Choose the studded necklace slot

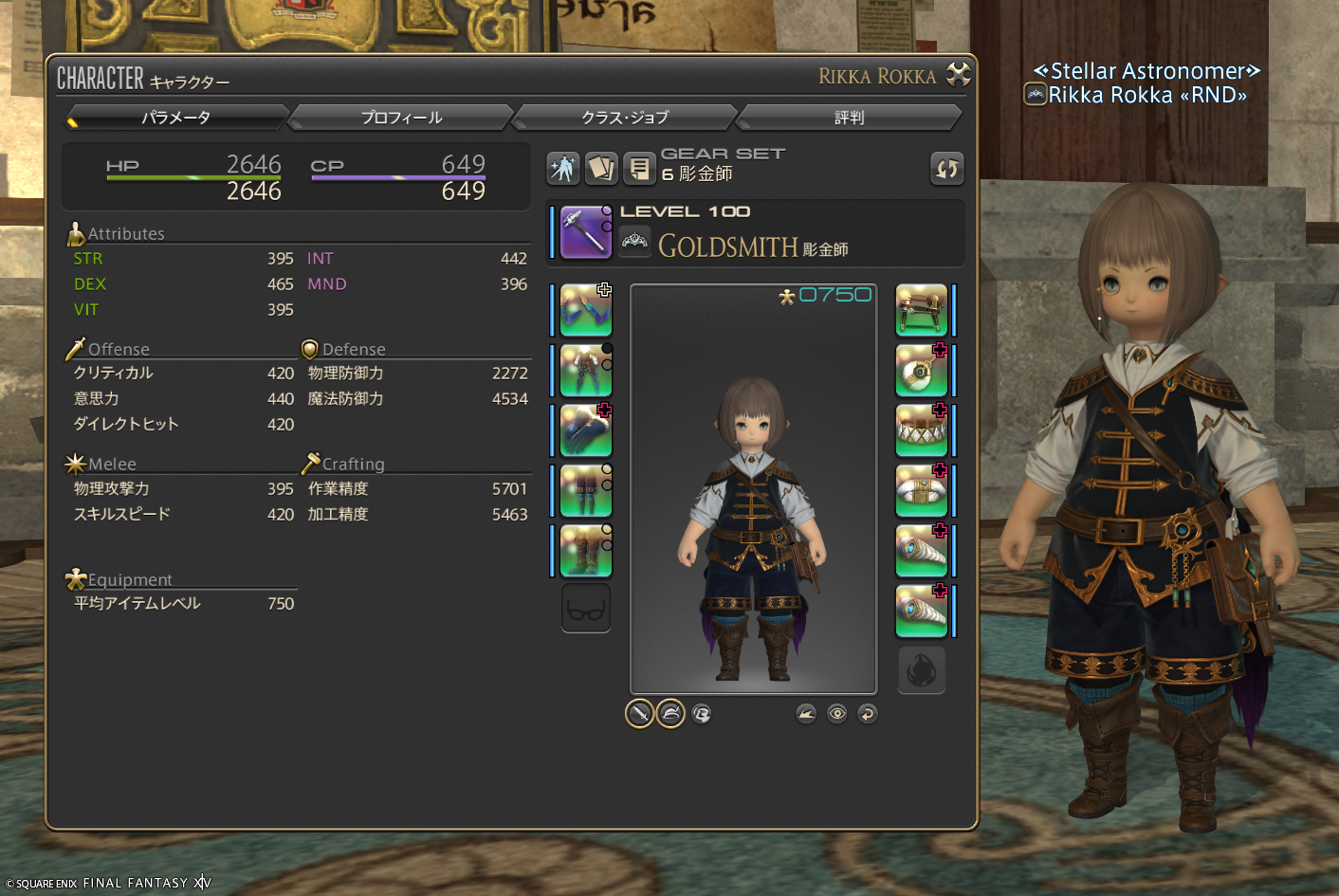(922, 430)
